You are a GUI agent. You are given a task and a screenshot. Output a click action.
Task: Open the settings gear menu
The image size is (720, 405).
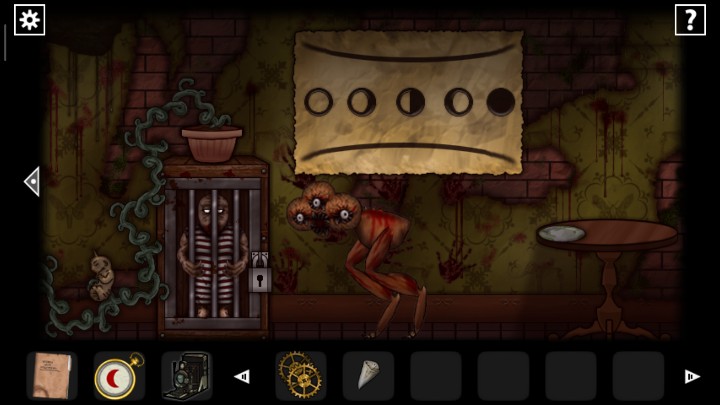29,19
